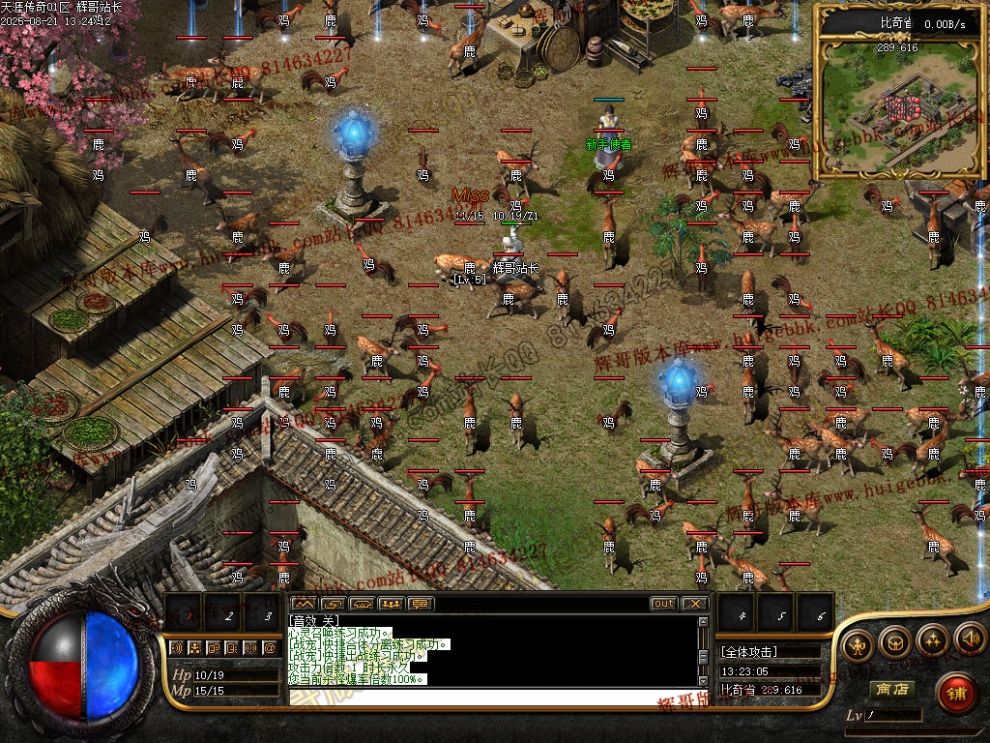
Task: Select the mountain-shaped chat panel button
Action: pos(303,604)
